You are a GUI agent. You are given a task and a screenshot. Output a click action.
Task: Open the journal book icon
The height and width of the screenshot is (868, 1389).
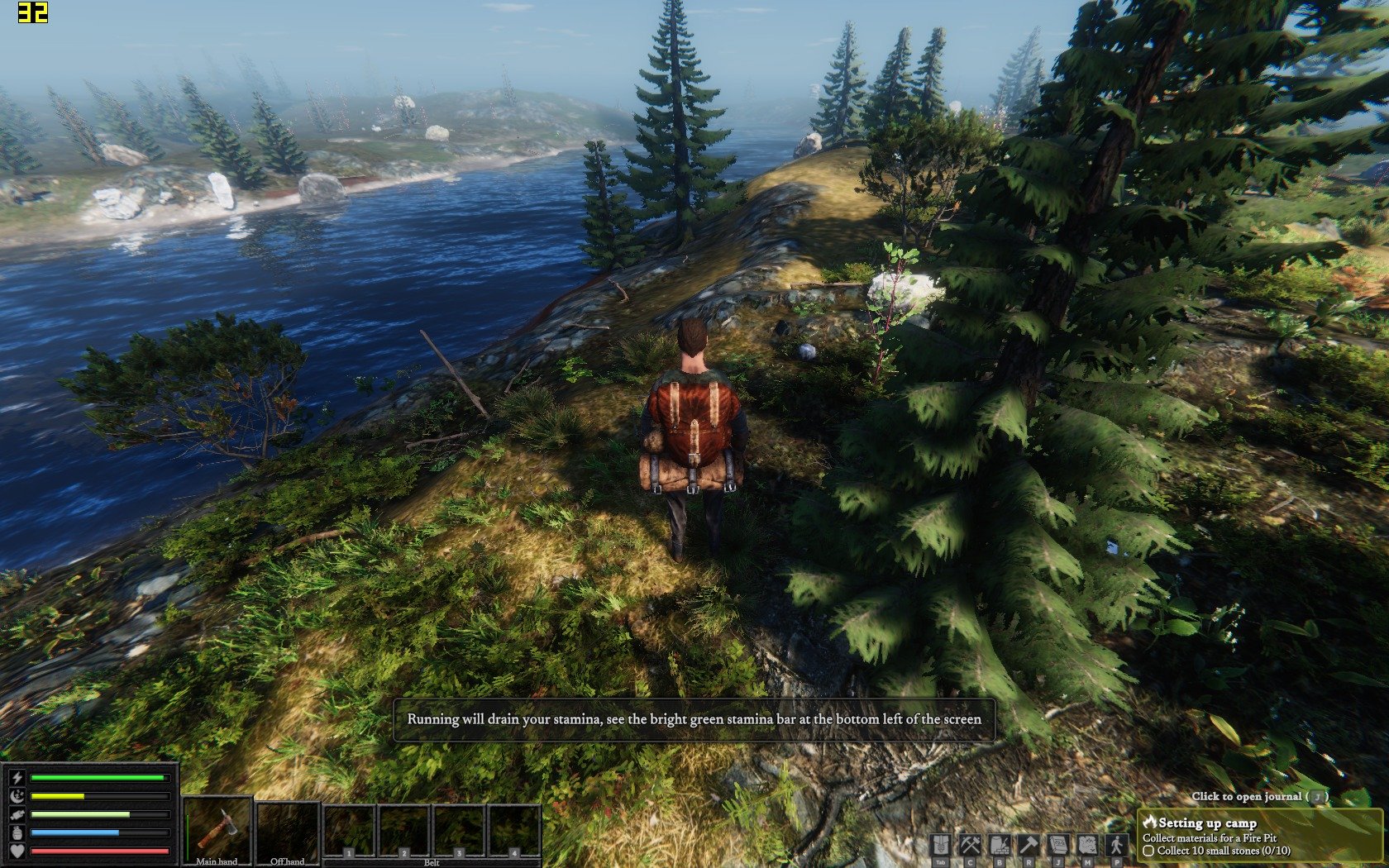tap(1058, 845)
